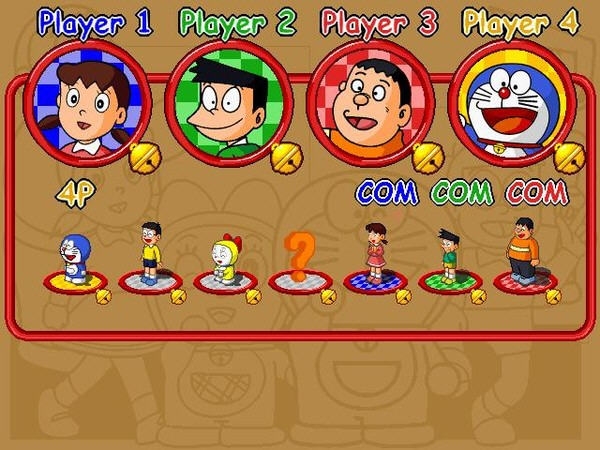Select the Suneo figure on green pad
The width and height of the screenshot is (600, 450).
448,255
